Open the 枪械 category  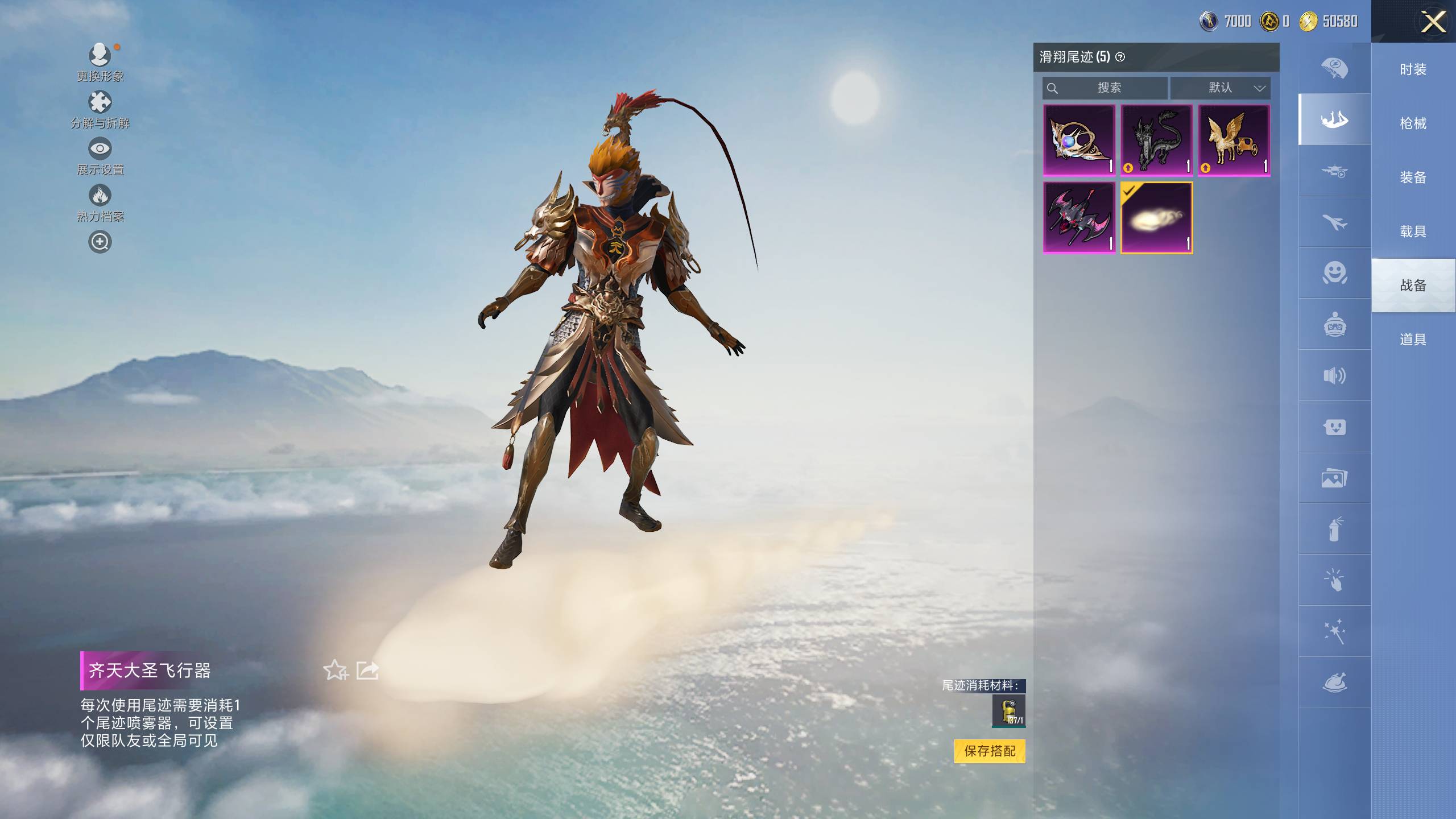point(1413,123)
